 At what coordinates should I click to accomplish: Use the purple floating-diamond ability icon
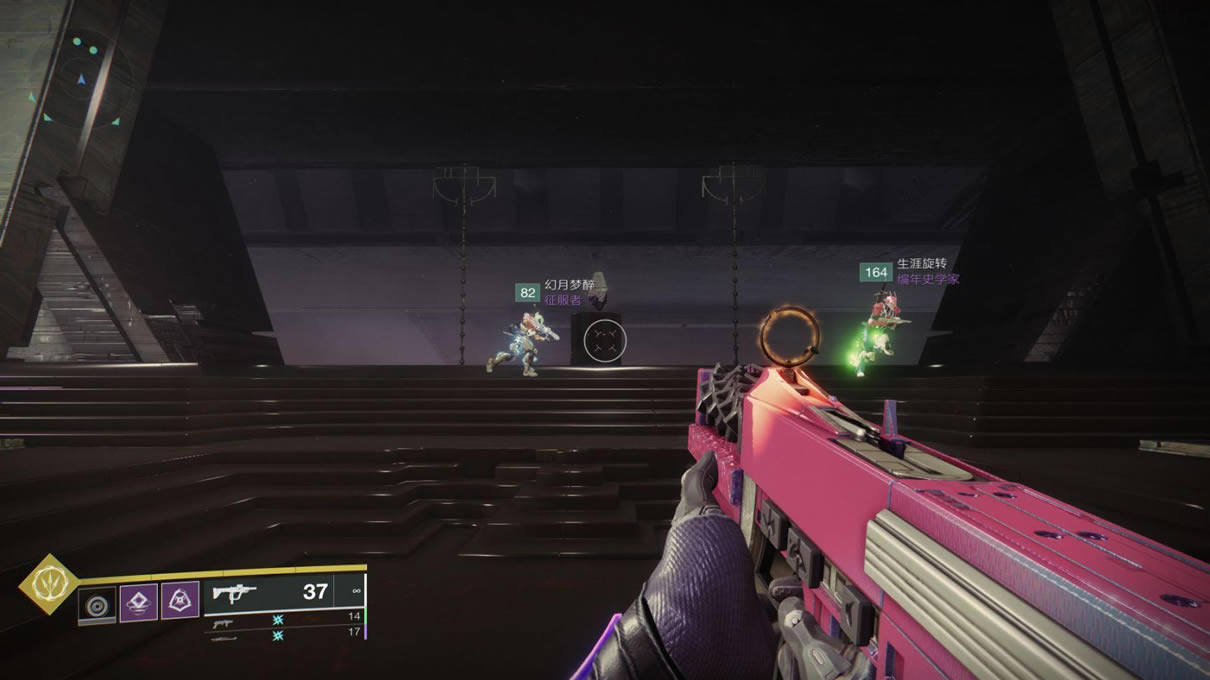pos(139,603)
